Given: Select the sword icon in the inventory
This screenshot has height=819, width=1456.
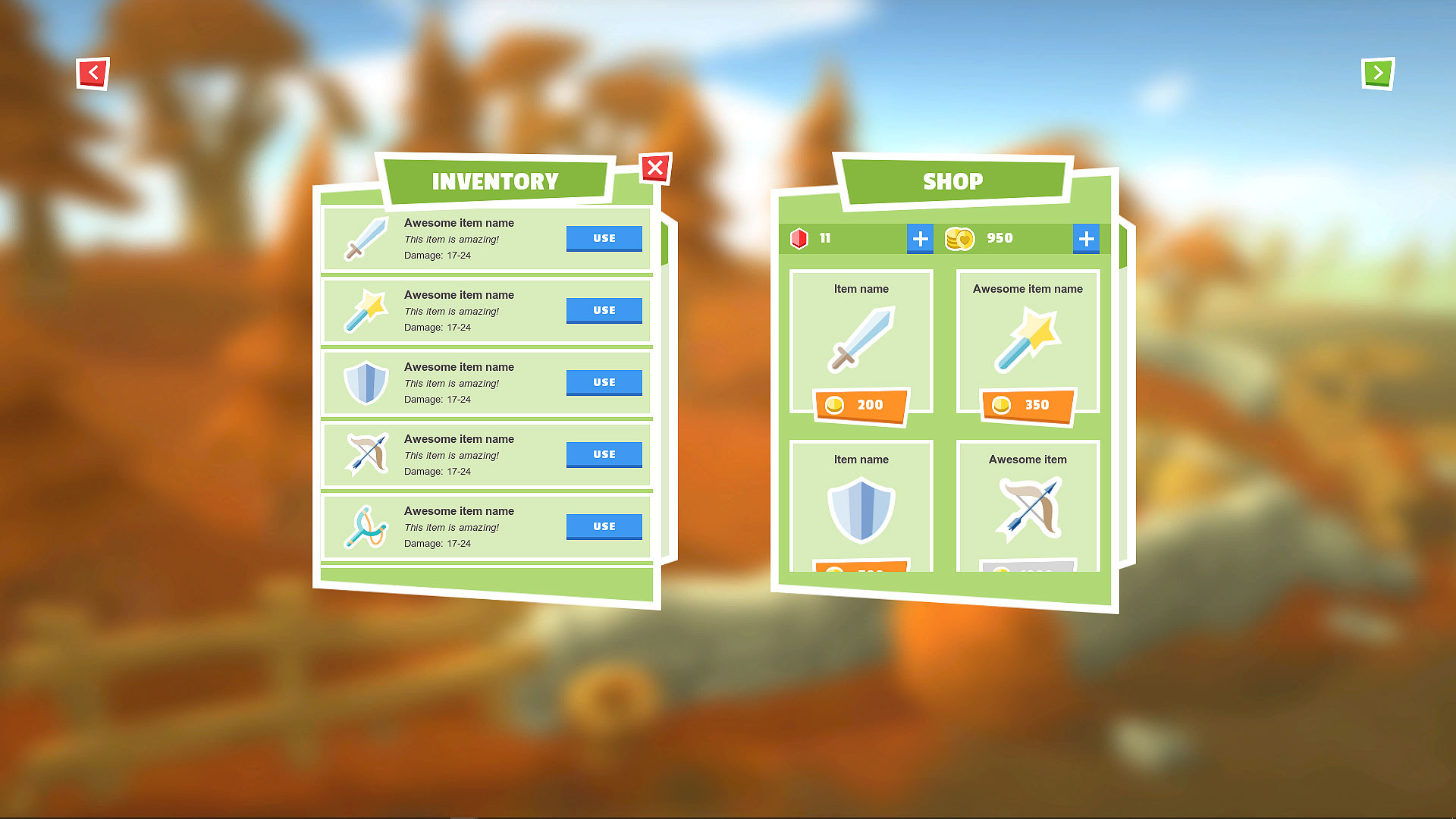Looking at the screenshot, I should pos(365,239).
